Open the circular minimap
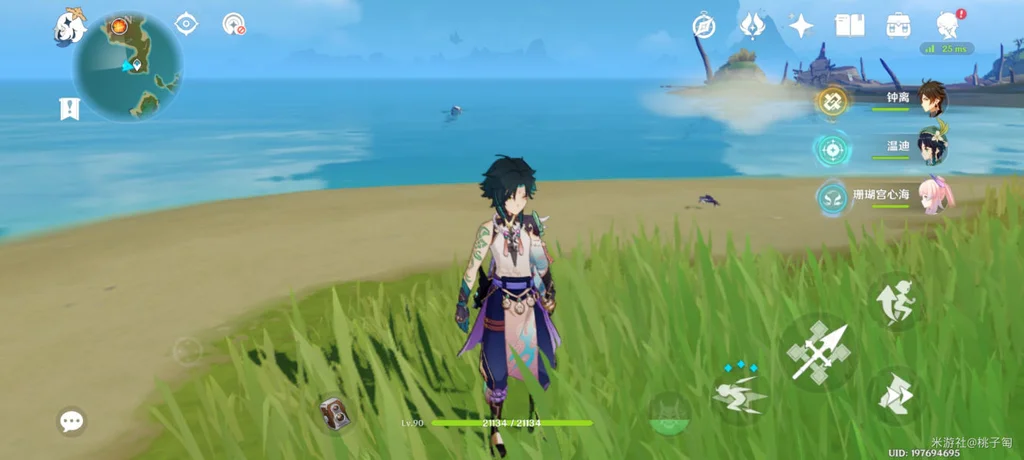1024x460 pixels. coord(127,65)
